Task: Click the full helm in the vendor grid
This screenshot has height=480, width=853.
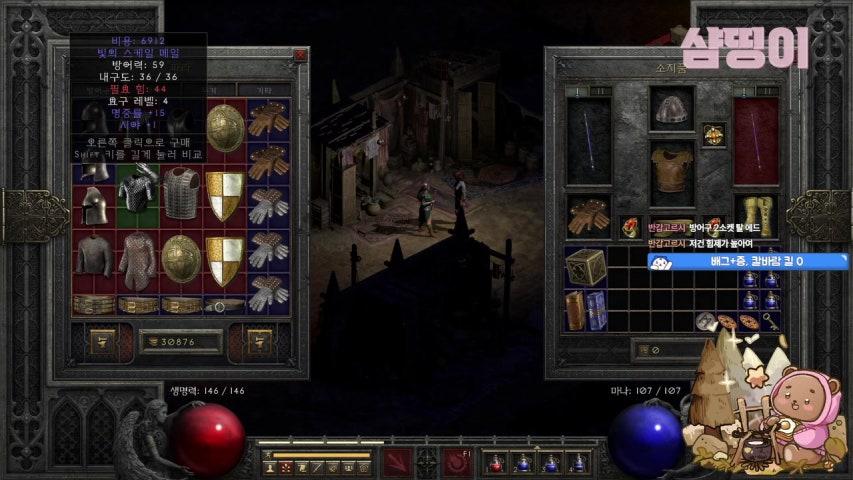Action: coord(95,205)
